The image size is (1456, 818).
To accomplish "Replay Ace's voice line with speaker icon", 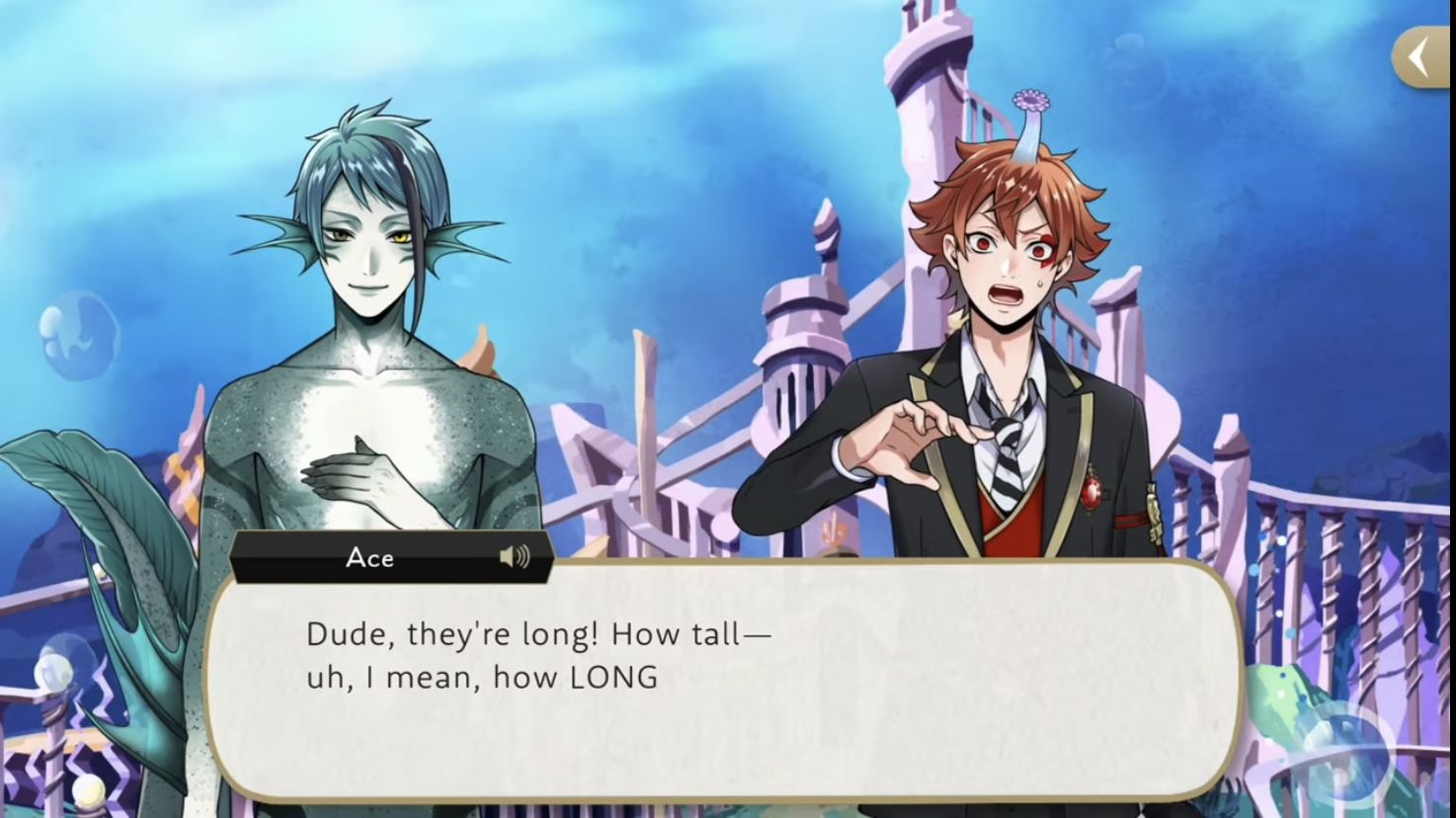I will click(514, 557).
